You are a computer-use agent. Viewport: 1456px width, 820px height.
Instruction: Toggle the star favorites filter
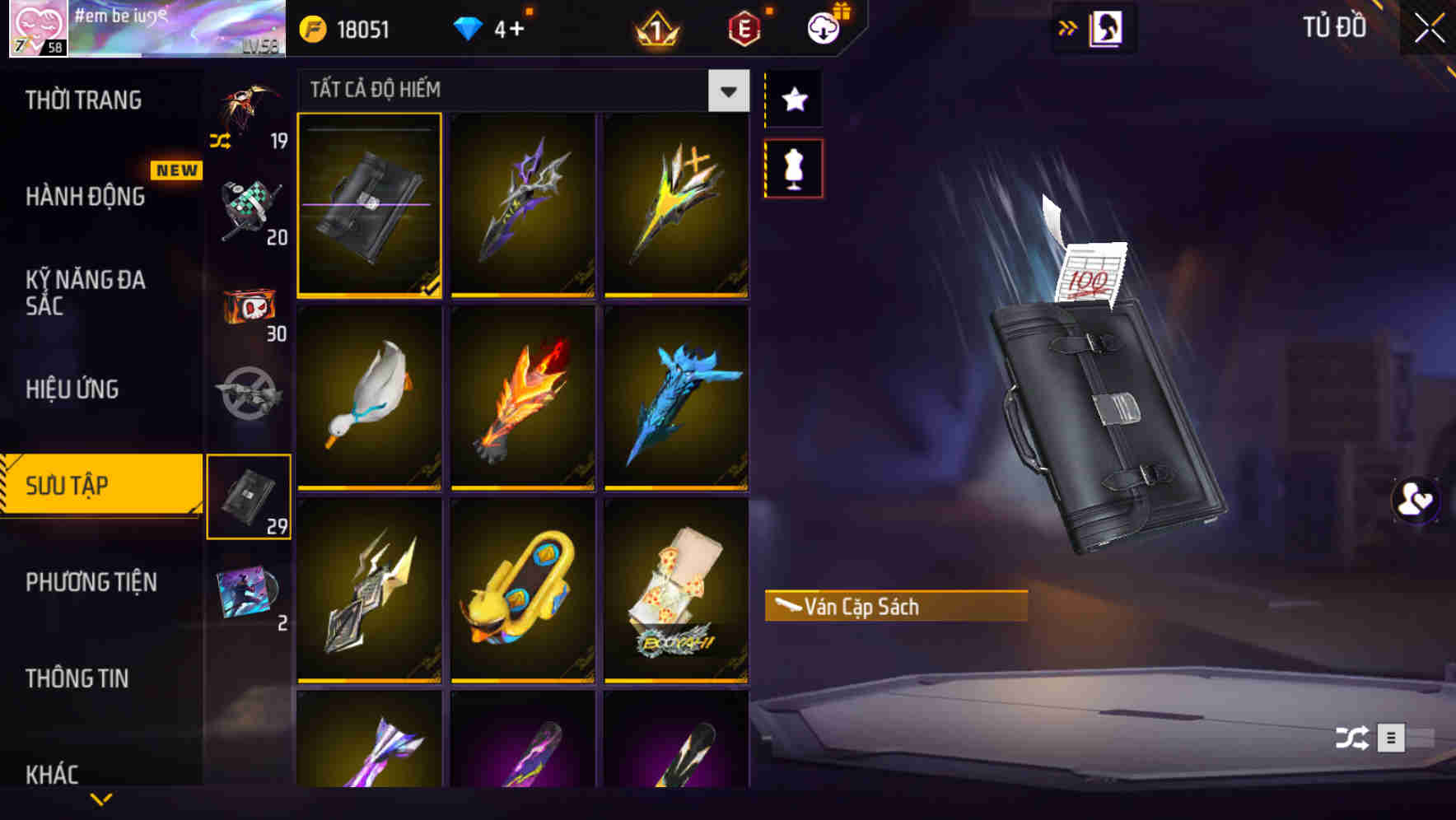coord(793,99)
